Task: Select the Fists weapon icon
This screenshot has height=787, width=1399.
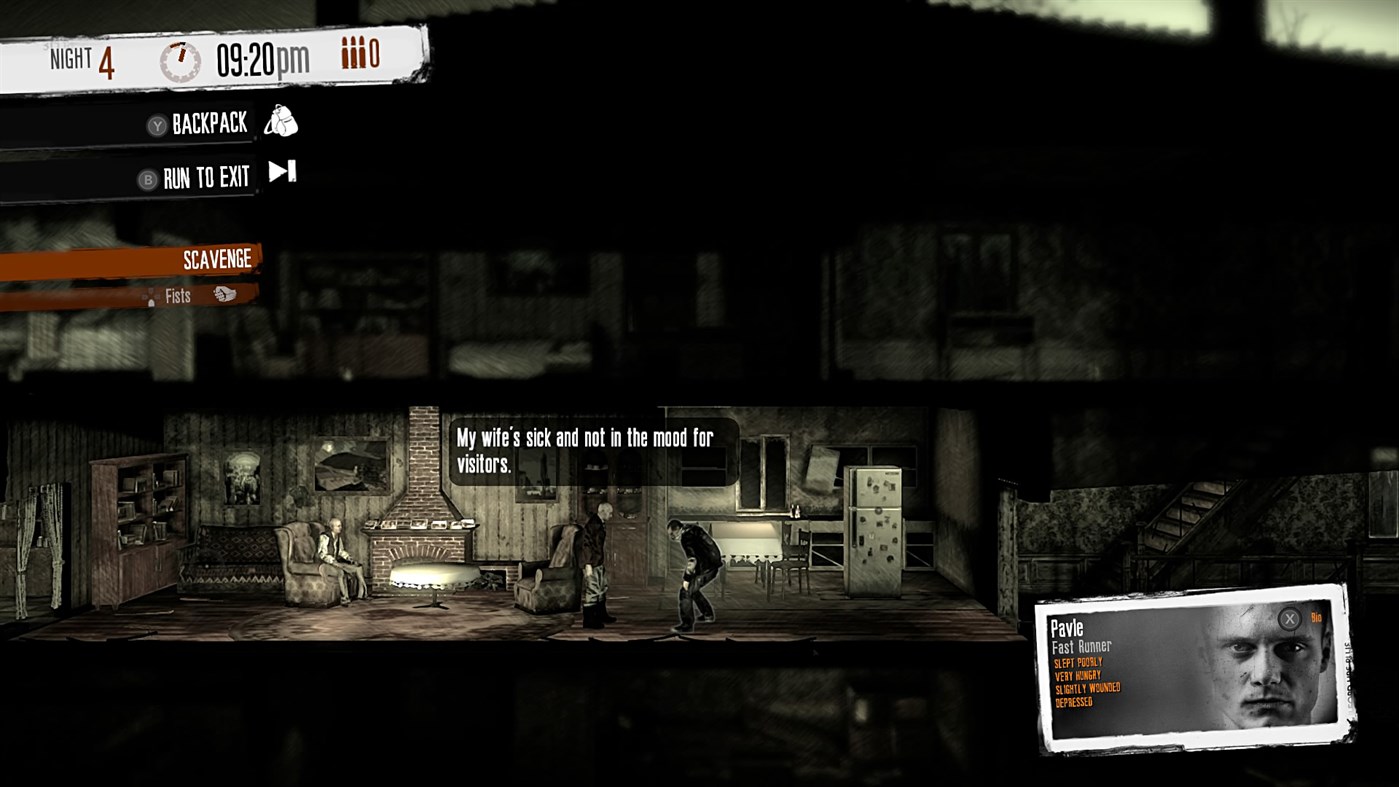Action: [225, 296]
